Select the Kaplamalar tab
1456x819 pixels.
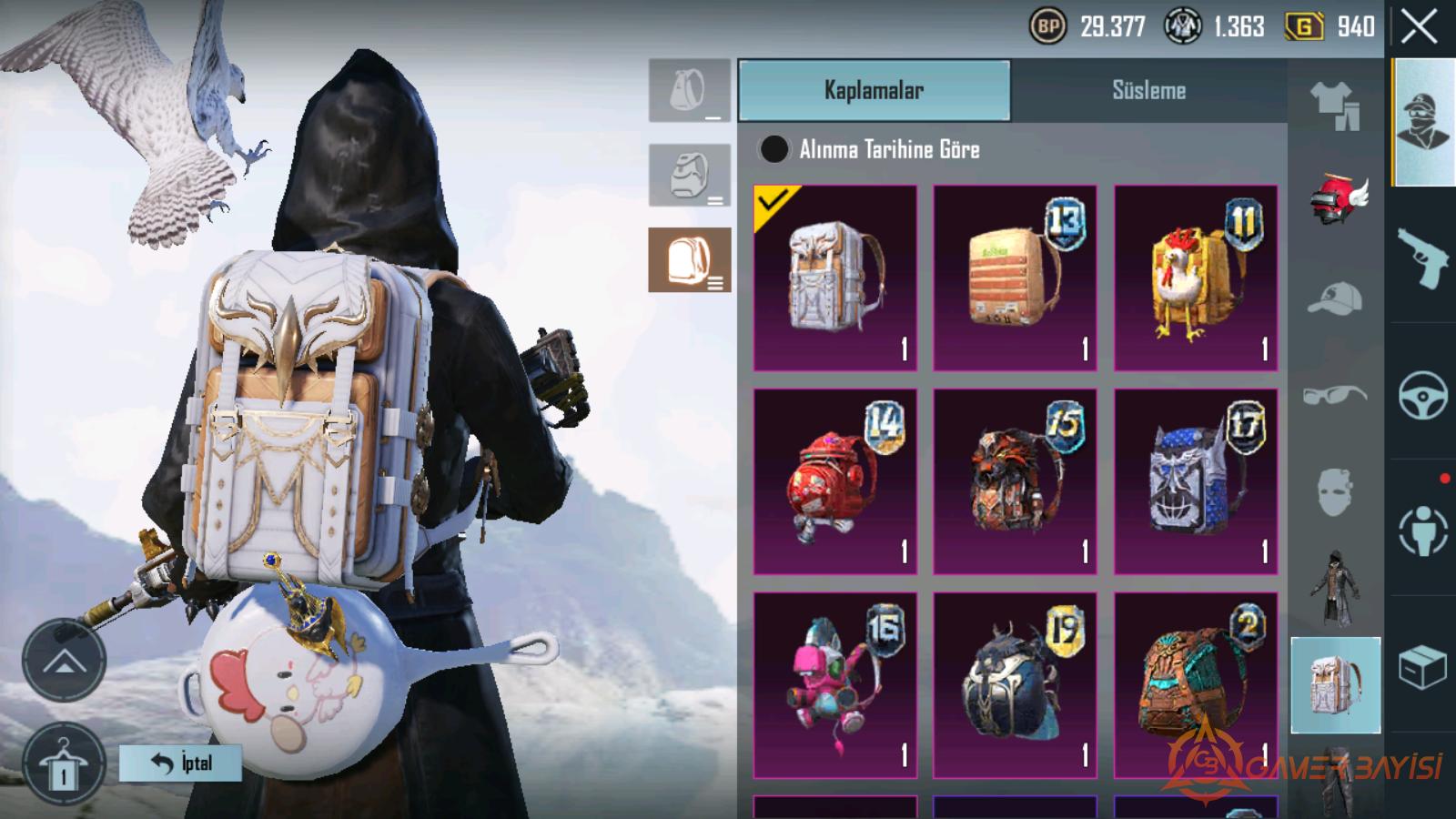coord(874,90)
